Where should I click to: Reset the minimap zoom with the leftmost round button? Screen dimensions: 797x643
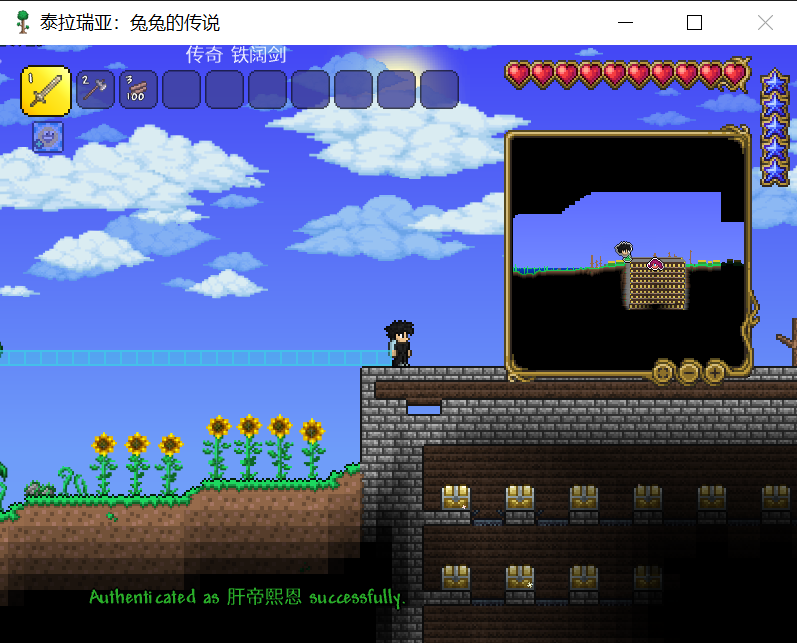click(663, 373)
